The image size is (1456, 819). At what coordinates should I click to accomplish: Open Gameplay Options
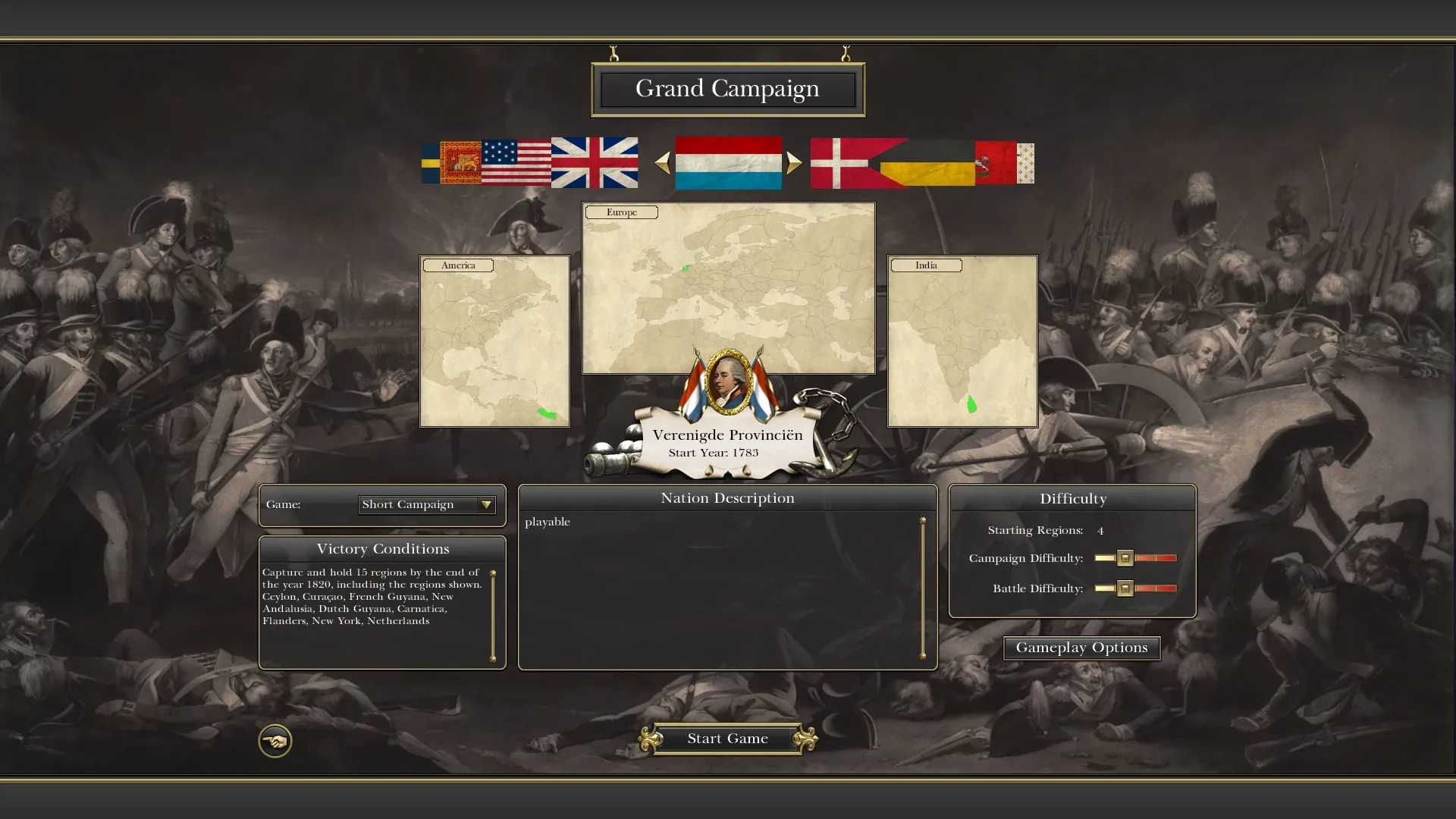click(1081, 648)
